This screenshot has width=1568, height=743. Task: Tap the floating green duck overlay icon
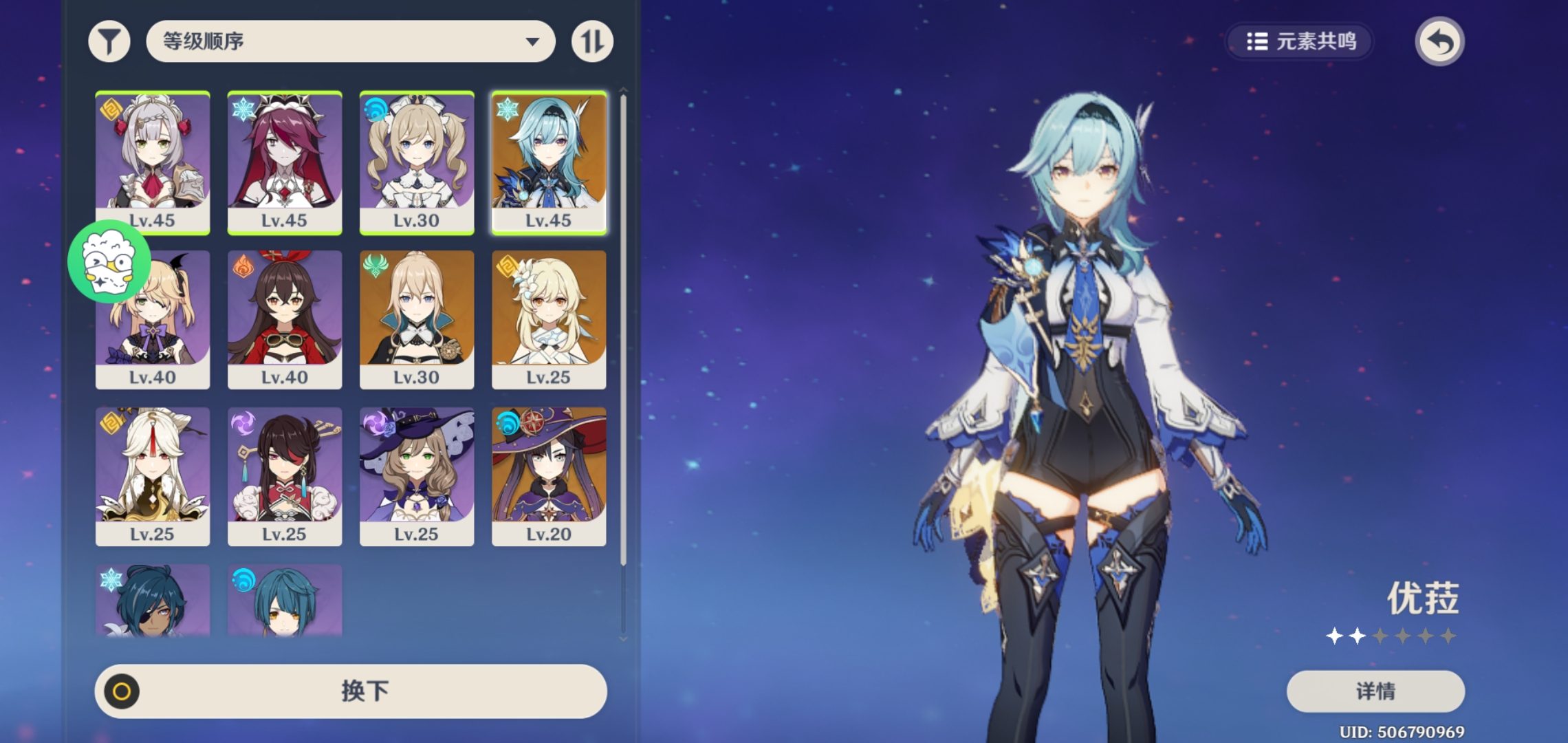(109, 262)
